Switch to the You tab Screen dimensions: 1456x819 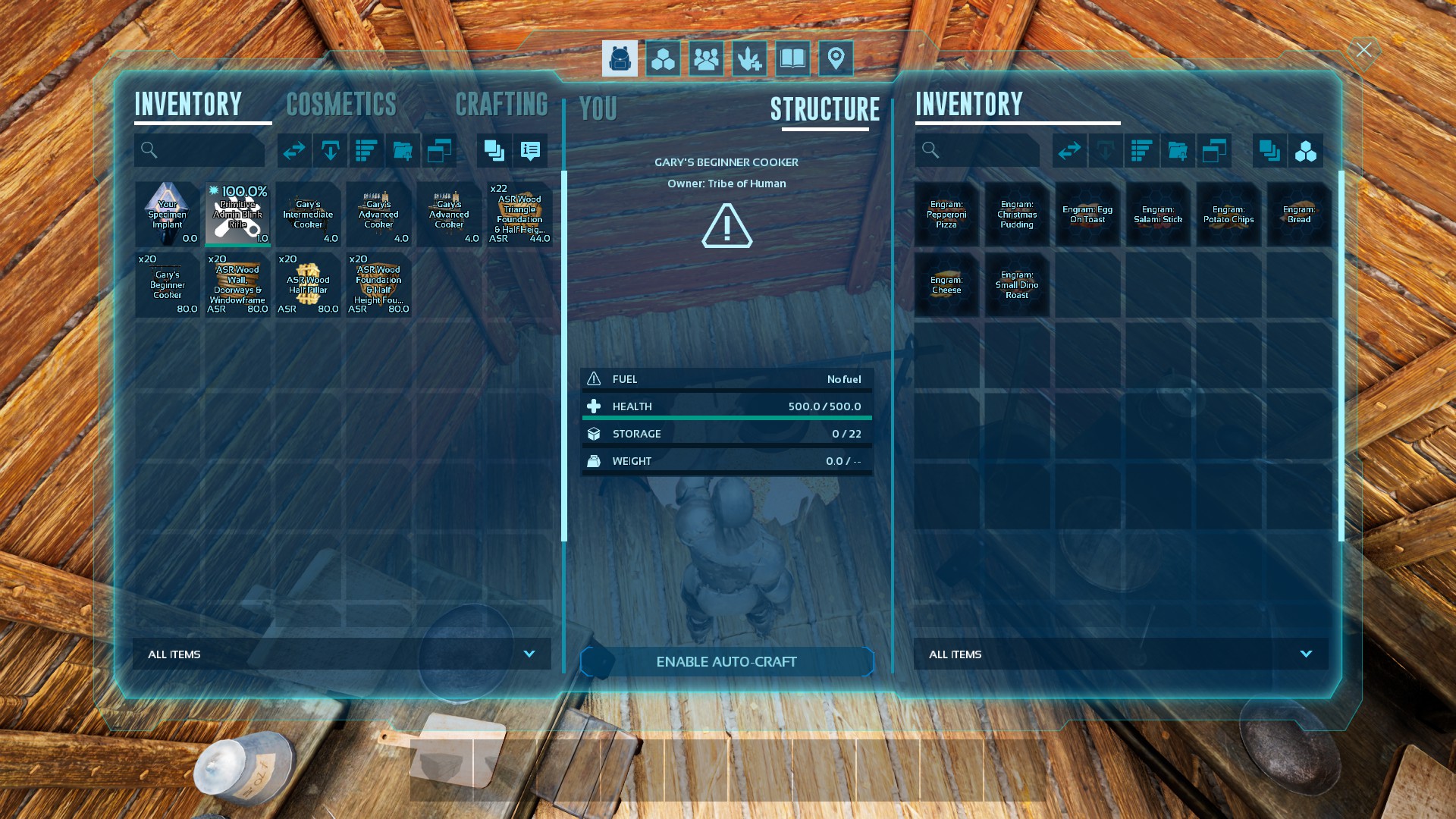tap(598, 109)
